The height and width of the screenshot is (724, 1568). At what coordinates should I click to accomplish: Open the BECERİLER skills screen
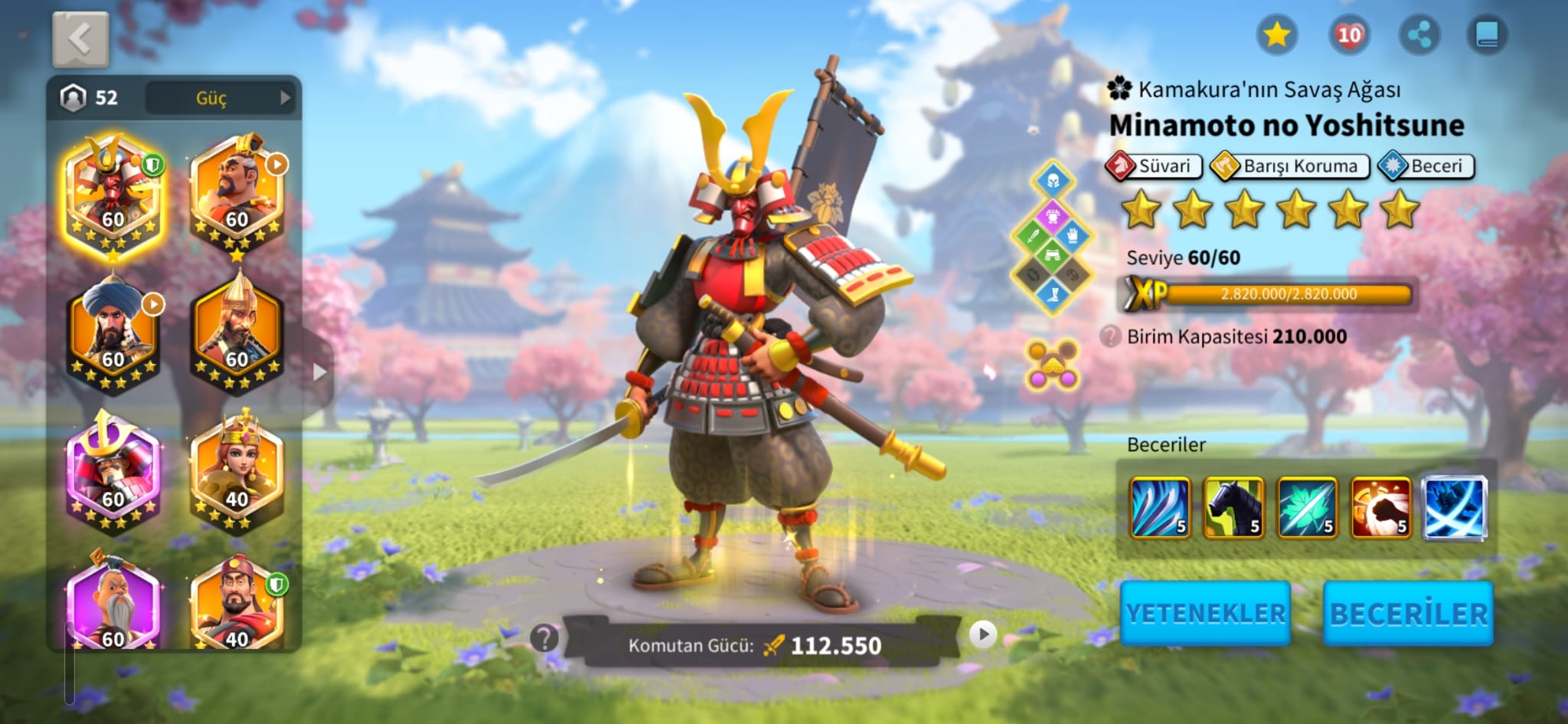1408,613
